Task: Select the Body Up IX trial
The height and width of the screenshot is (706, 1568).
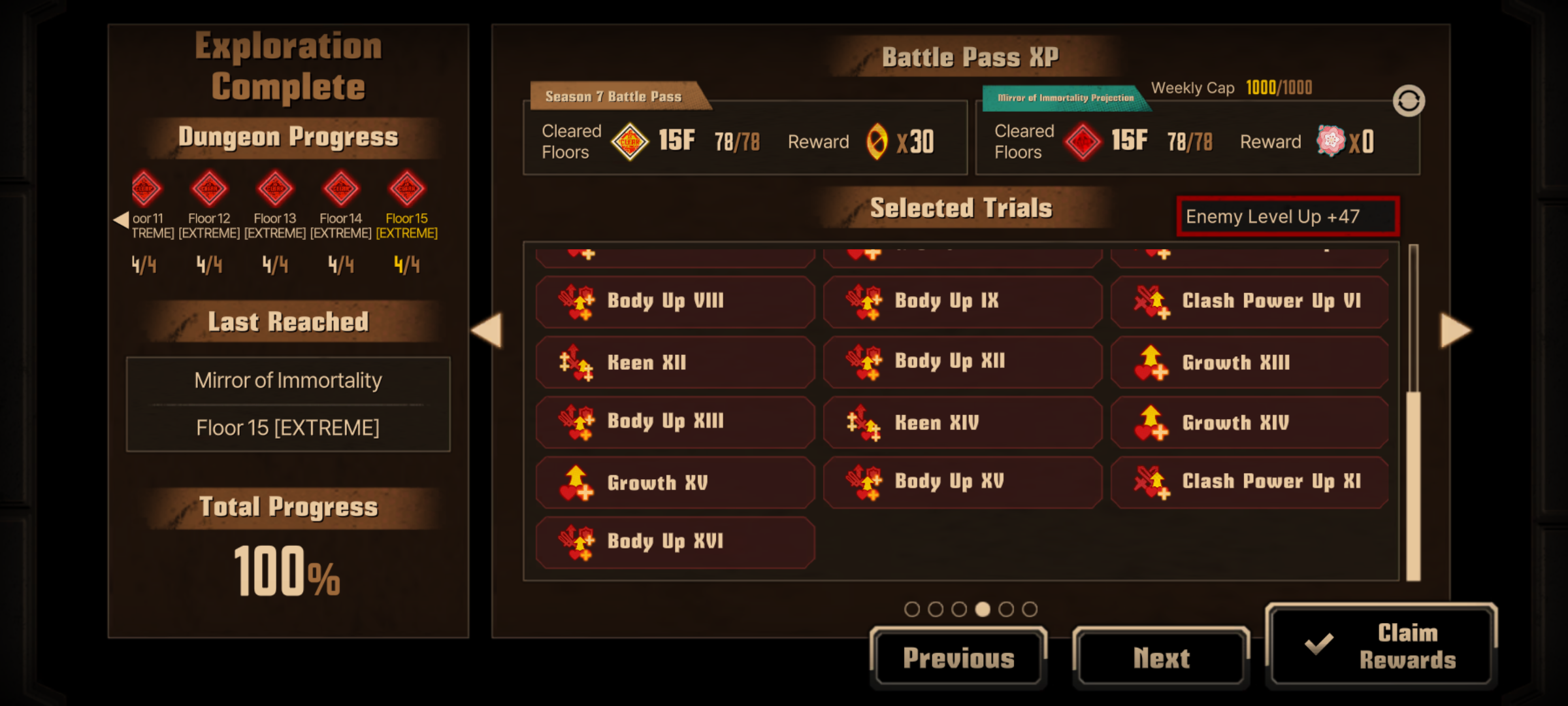Action: click(962, 301)
